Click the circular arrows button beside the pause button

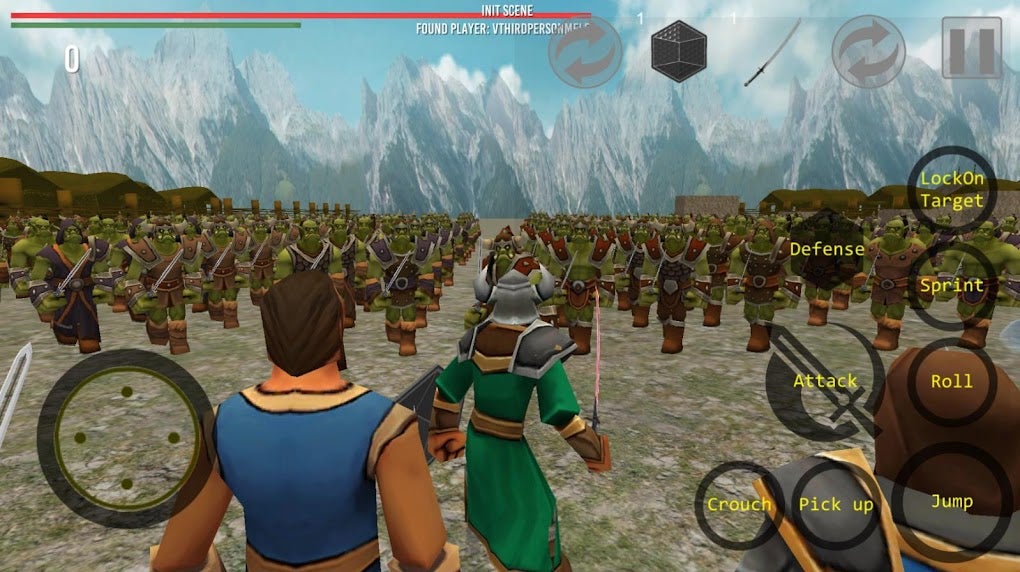click(868, 51)
